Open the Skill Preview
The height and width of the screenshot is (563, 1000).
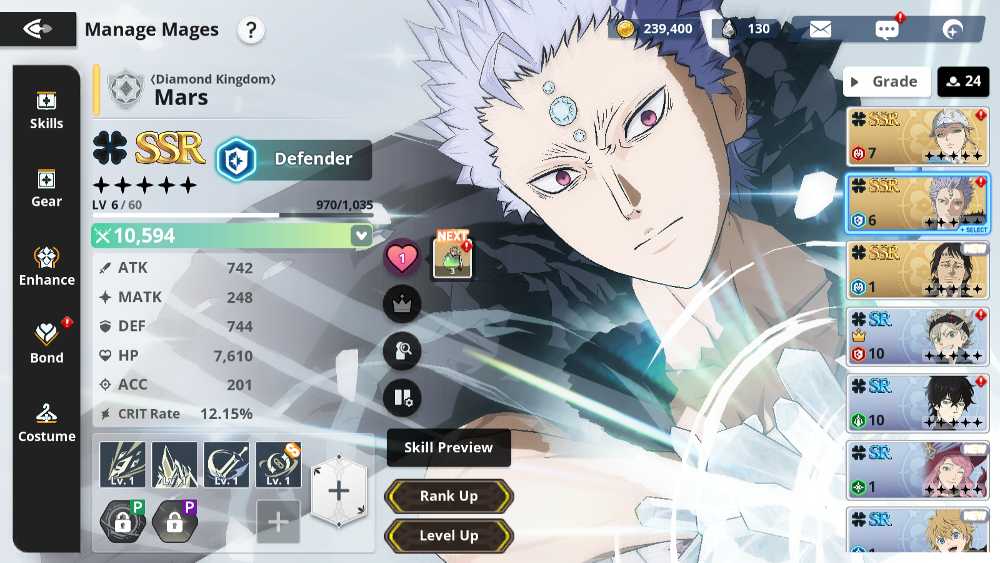(448, 448)
